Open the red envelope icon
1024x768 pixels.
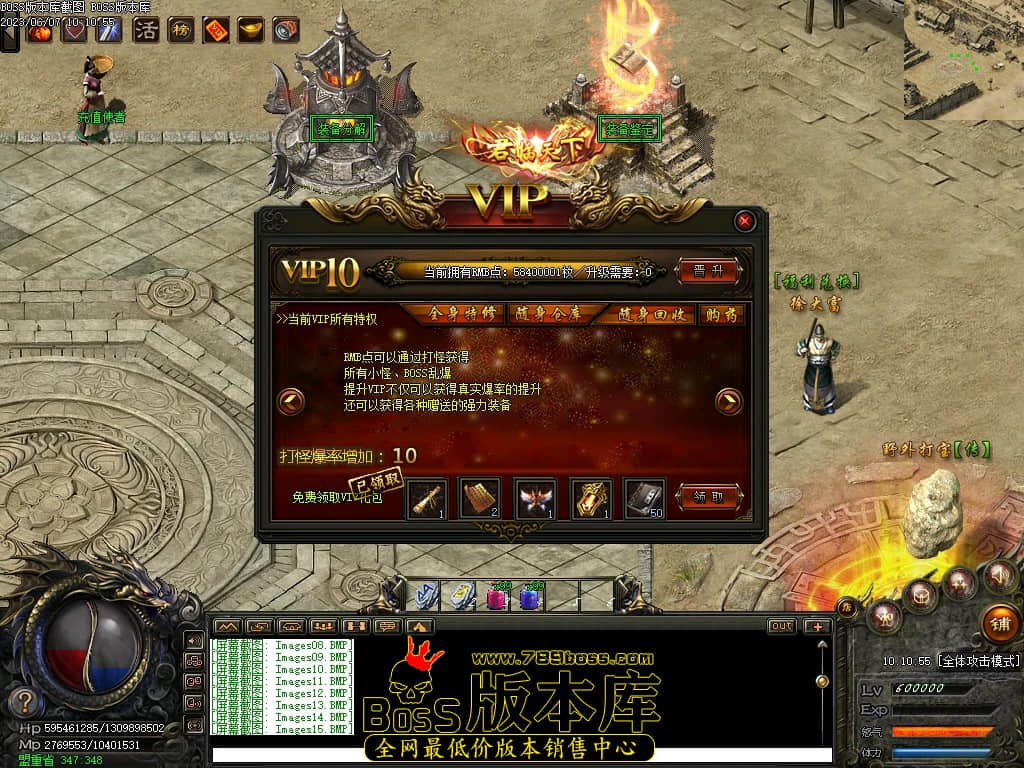pos(216,30)
